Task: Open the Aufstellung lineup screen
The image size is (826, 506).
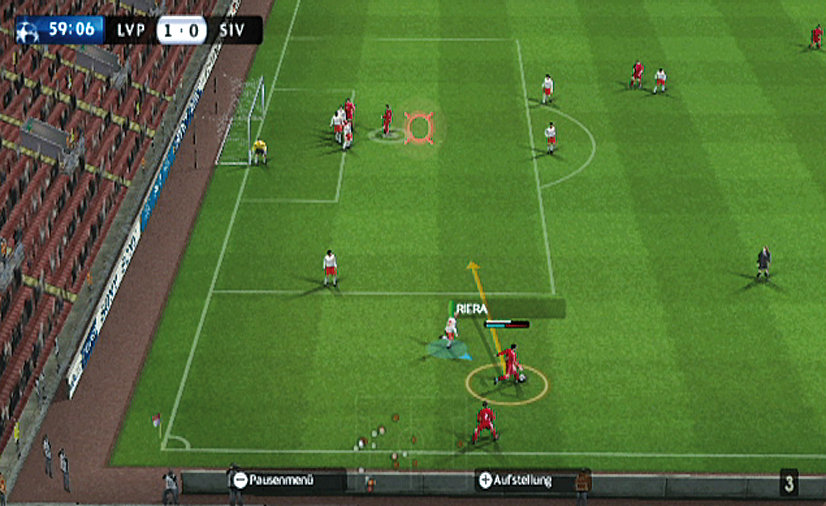Action: [x=516, y=481]
